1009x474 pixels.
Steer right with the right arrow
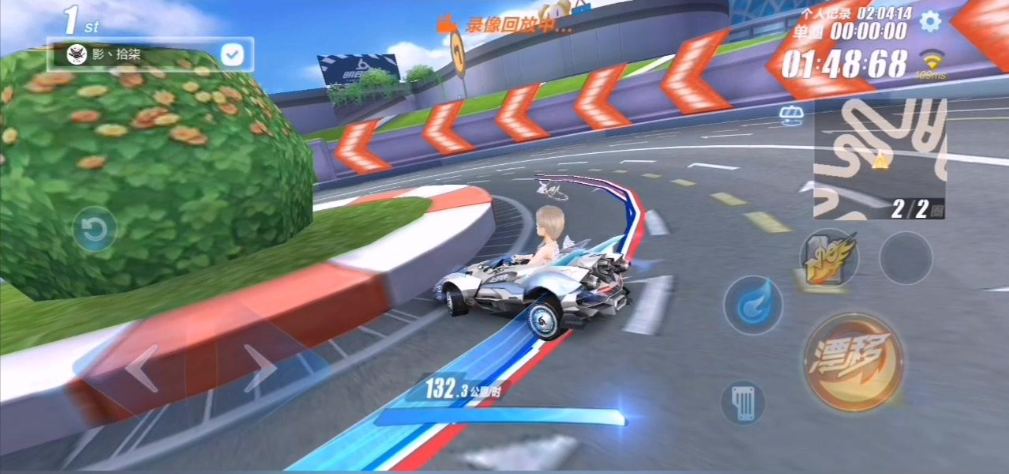click(x=260, y=368)
